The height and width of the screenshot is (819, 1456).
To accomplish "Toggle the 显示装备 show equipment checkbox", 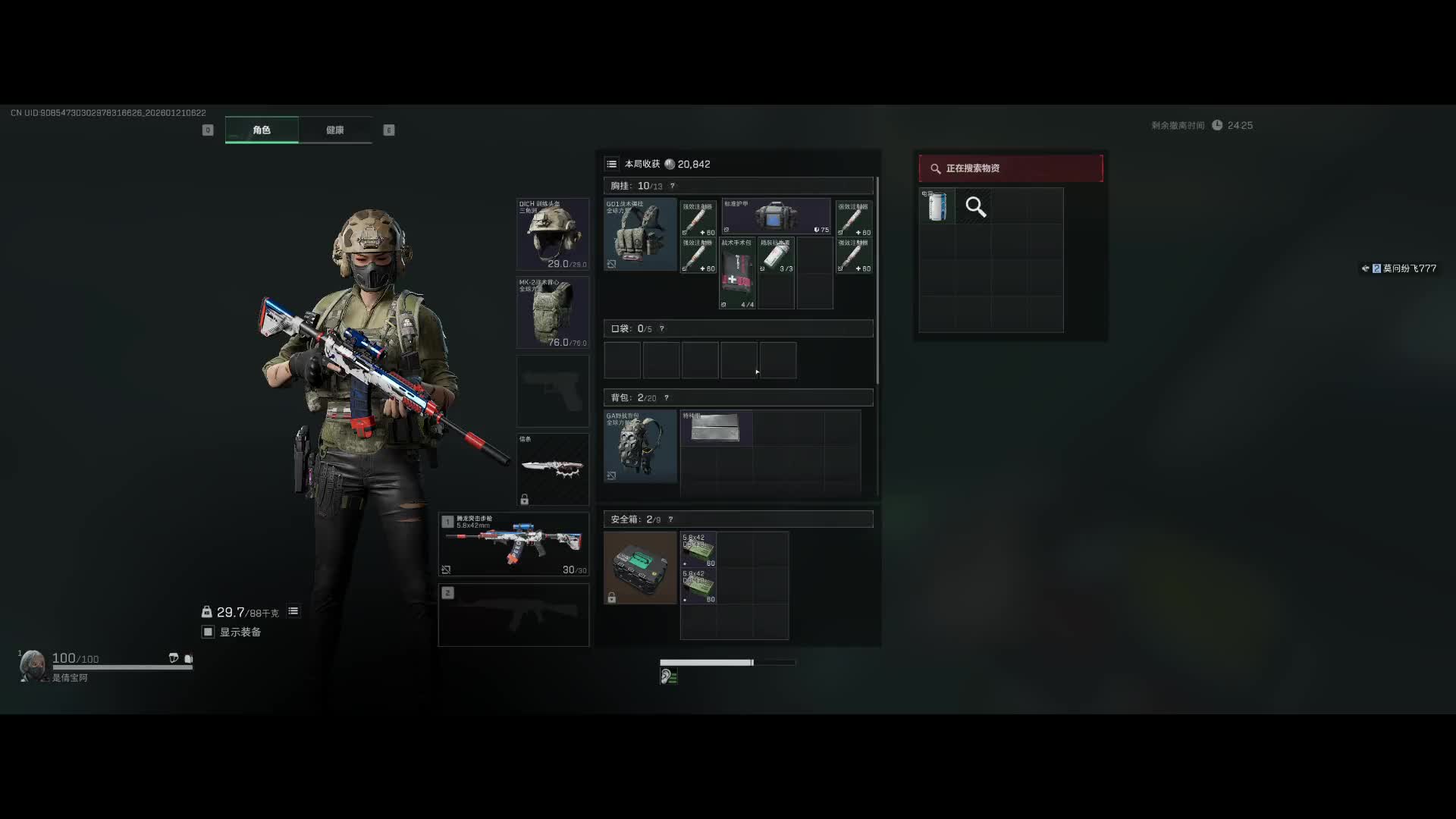I will pos(208,632).
